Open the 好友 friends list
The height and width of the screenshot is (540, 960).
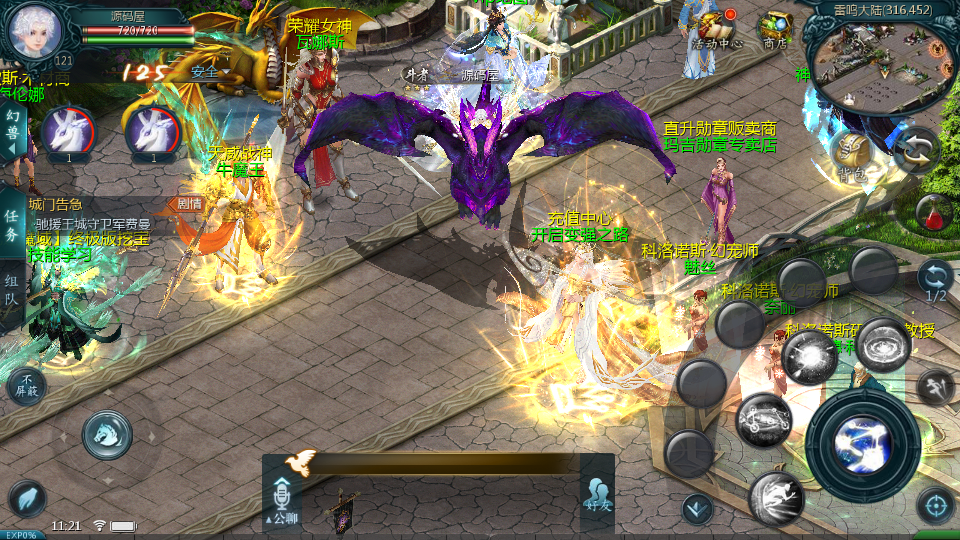click(597, 494)
